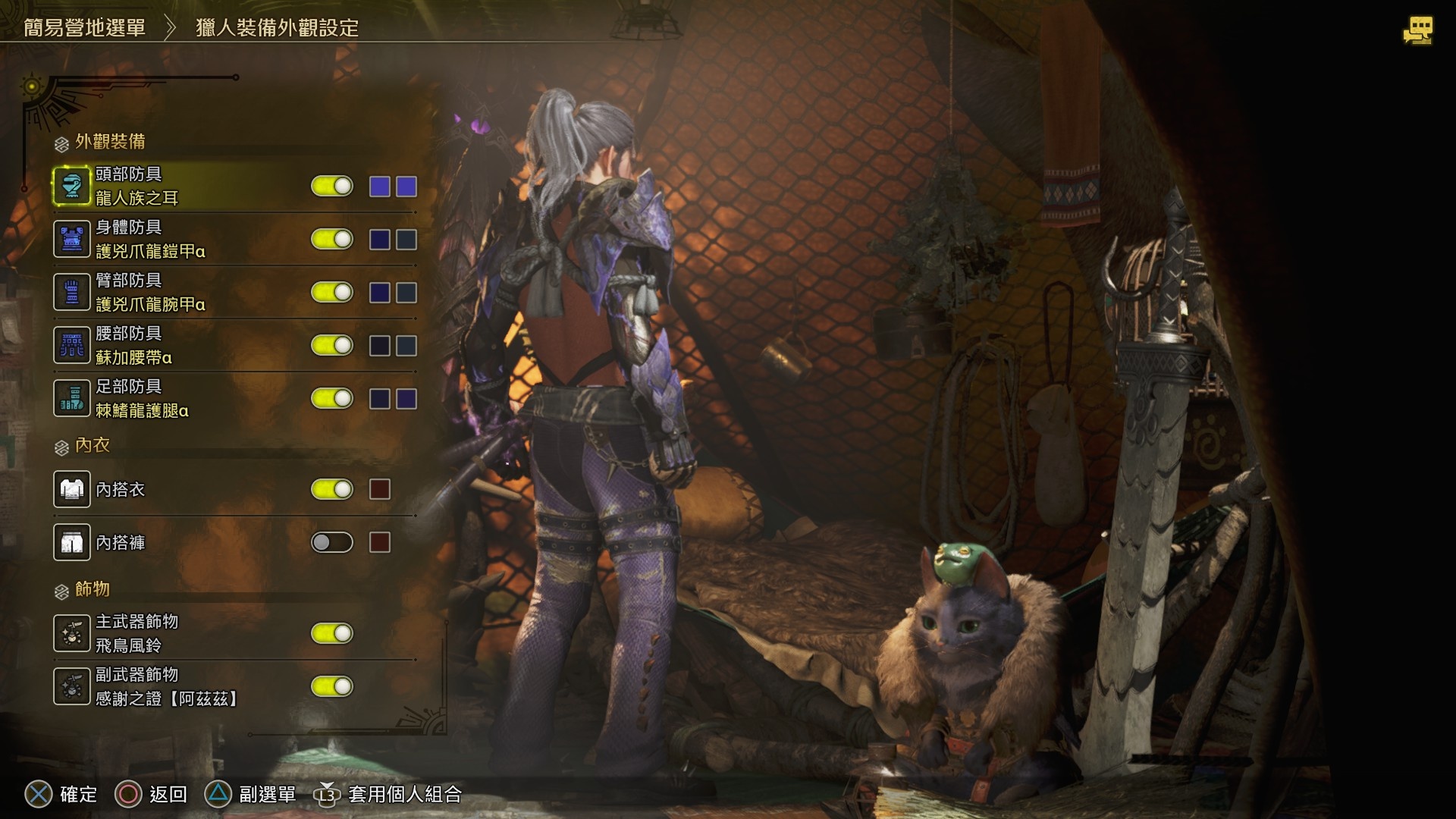Toggle the body armor display switch
This screenshot has height=819, width=1456.
332,240
